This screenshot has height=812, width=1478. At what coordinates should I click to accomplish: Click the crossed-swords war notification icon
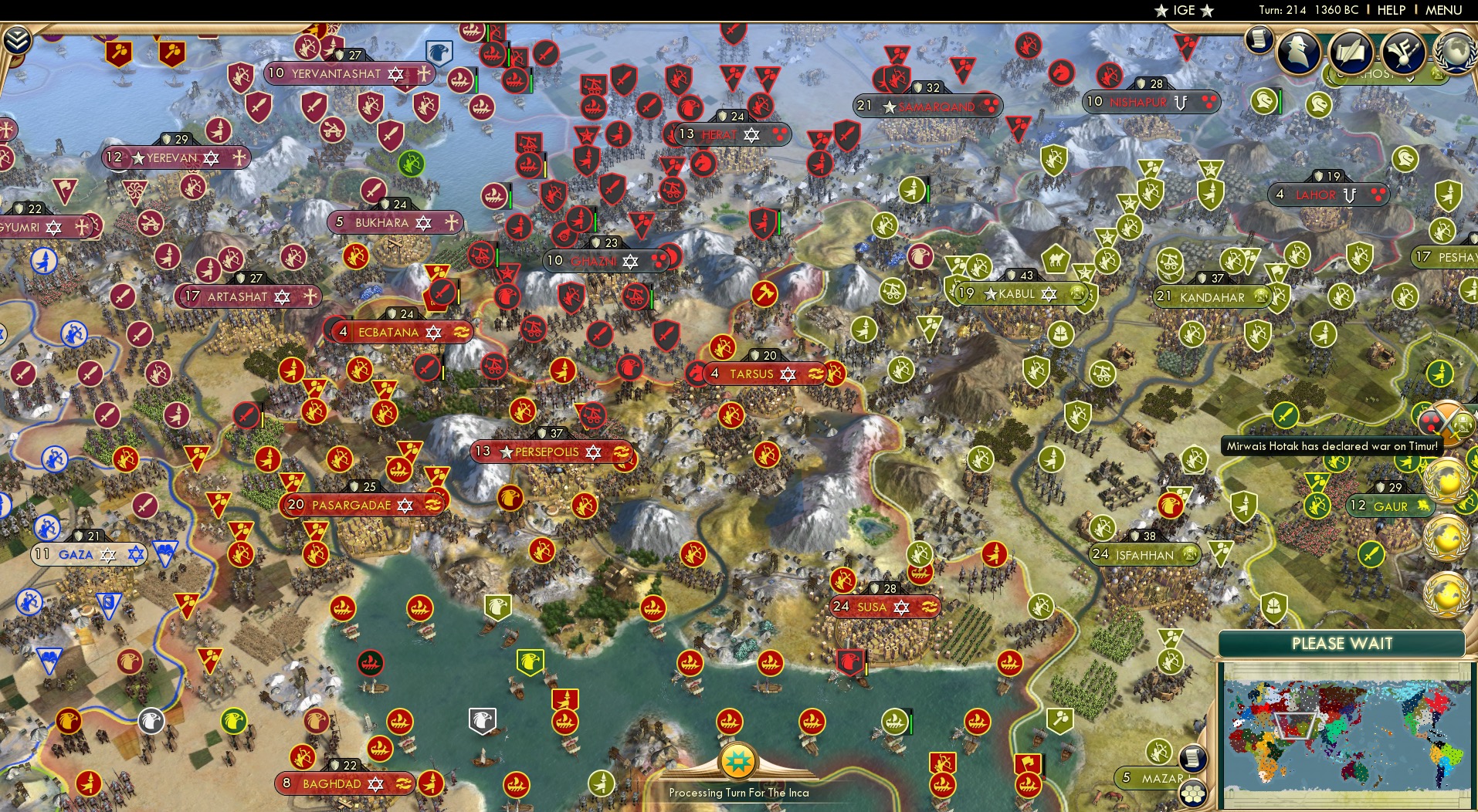coord(1450,422)
